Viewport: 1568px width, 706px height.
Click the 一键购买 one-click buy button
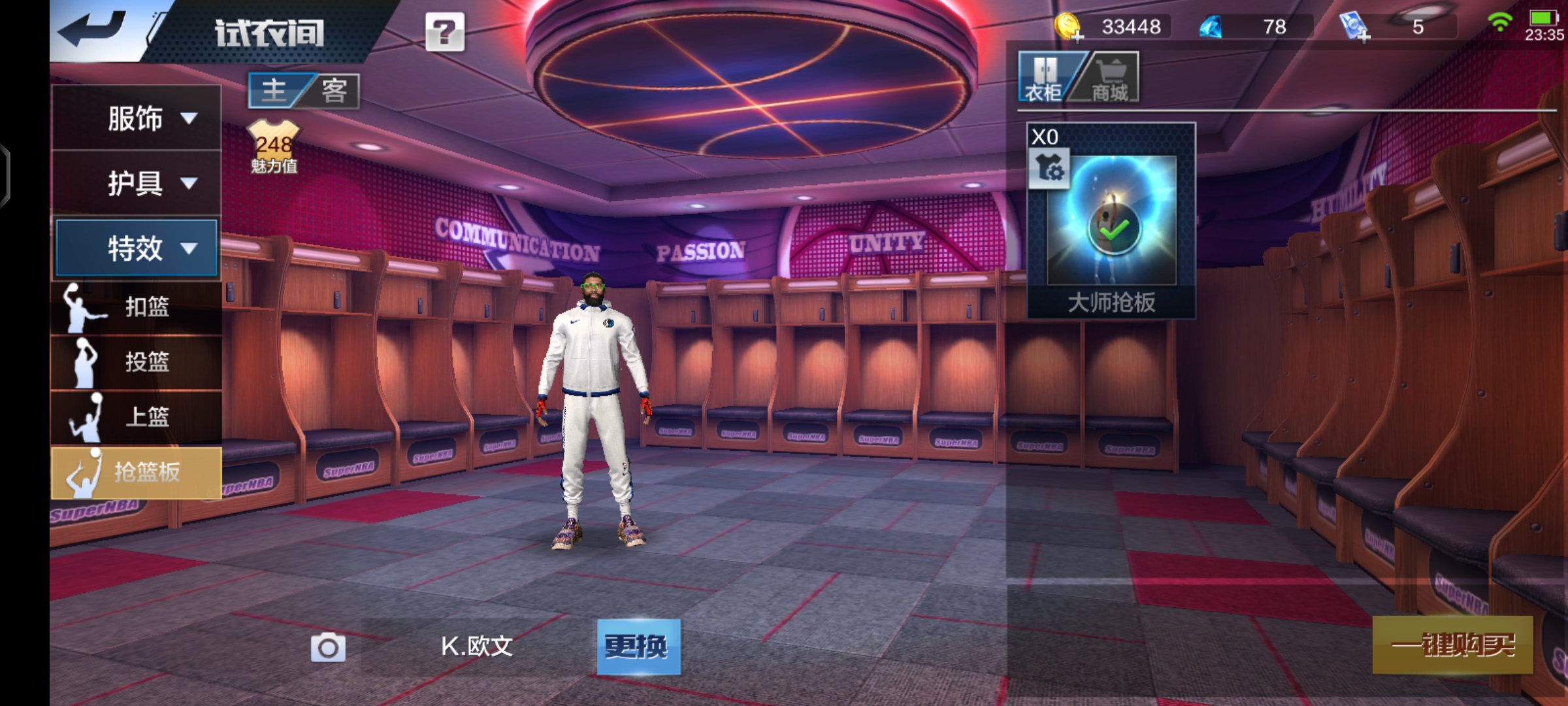click(x=1452, y=645)
